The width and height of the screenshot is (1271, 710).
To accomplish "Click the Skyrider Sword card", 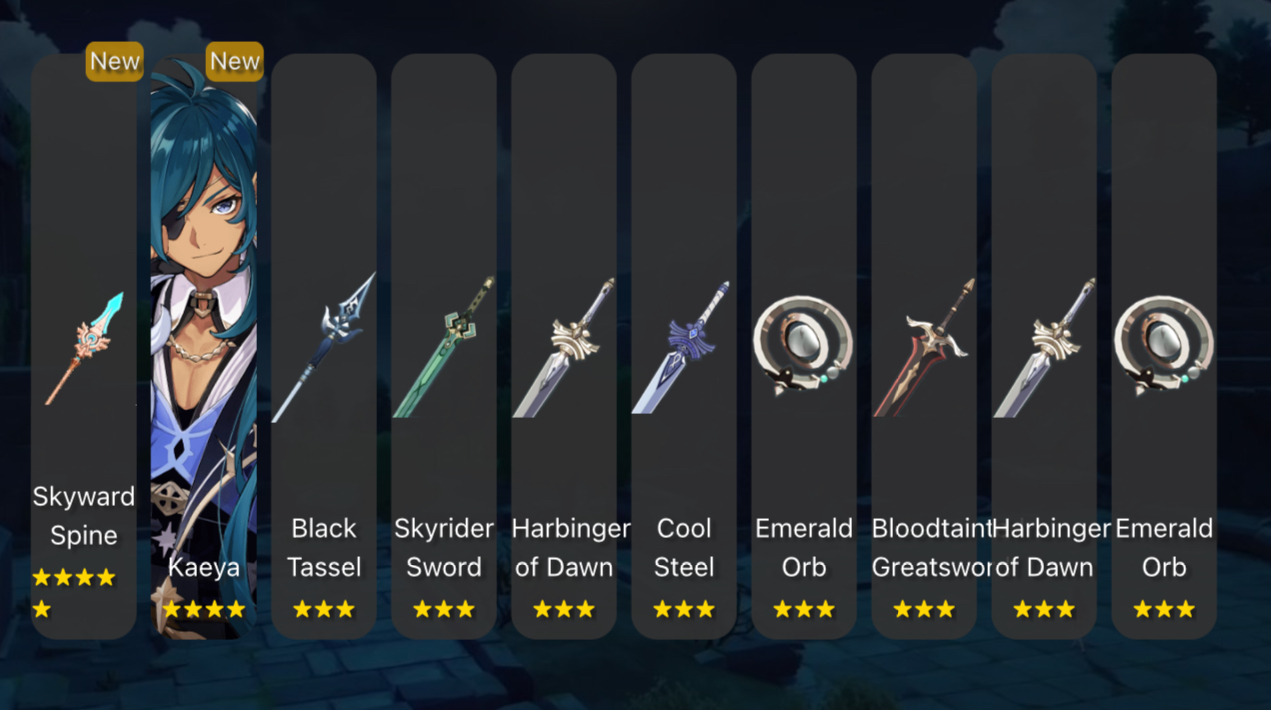I will pos(444,346).
